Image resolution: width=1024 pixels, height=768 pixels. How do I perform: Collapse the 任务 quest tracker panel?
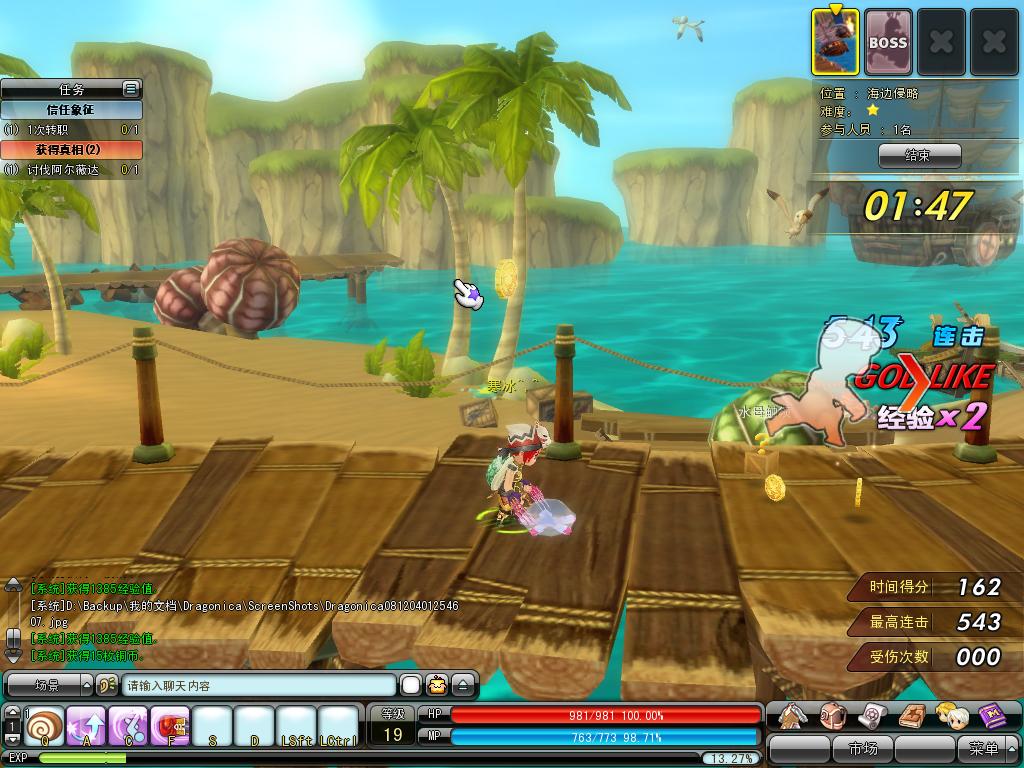pyautogui.click(x=130, y=89)
